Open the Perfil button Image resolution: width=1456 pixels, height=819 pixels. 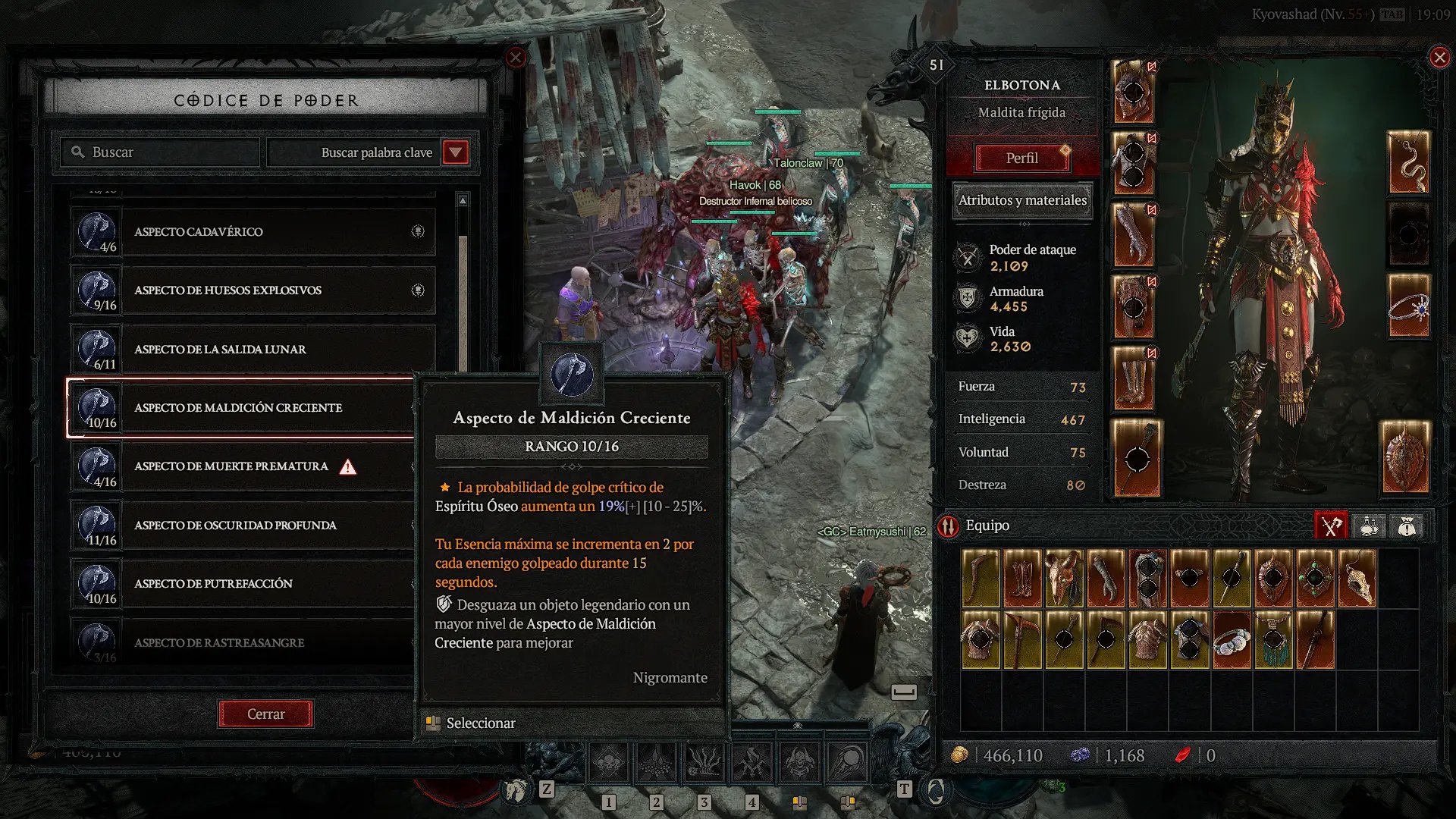coord(1021,158)
